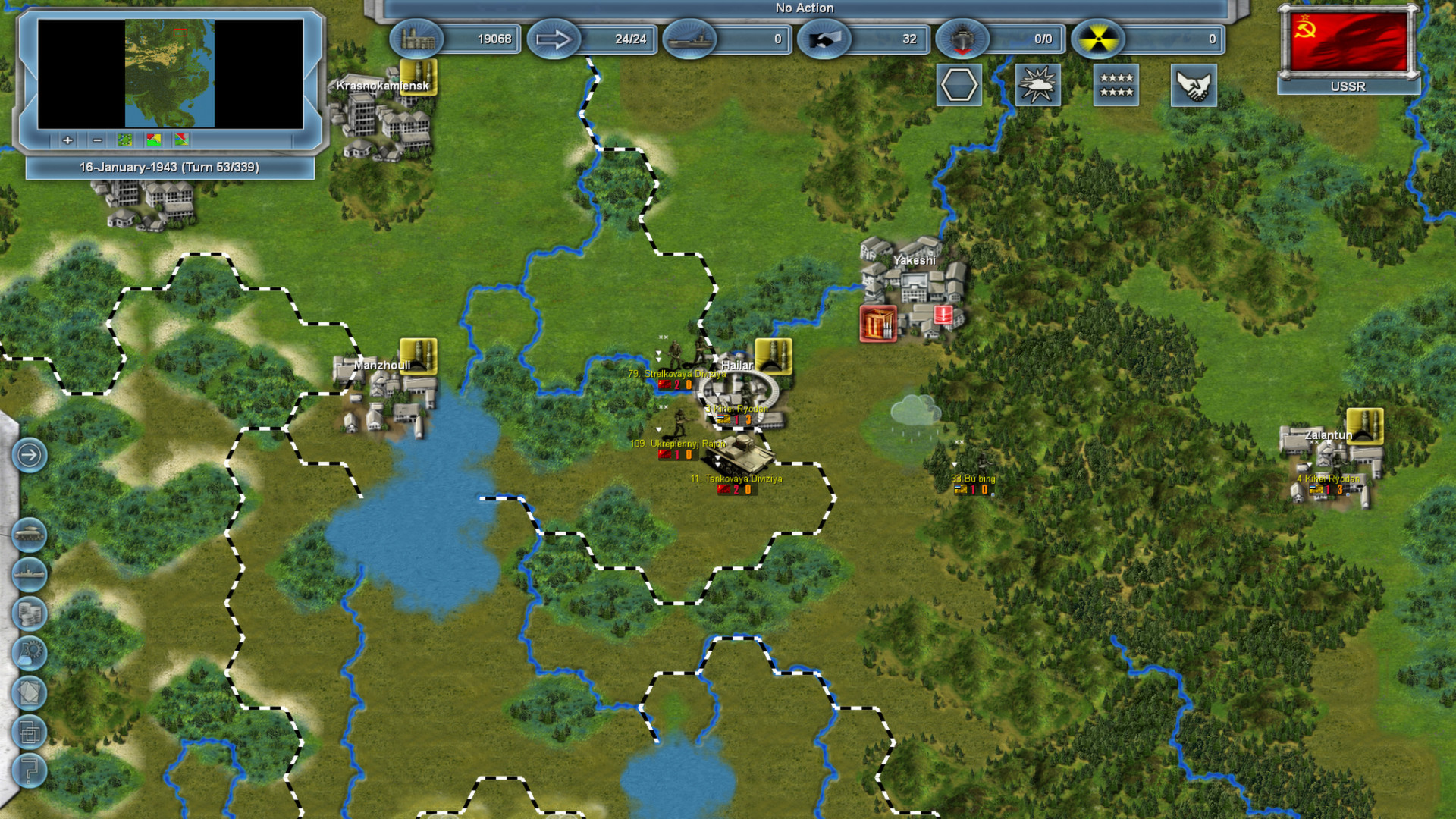The height and width of the screenshot is (819, 1456).
Task: Click the factory production counter icon
Action: coord(417,39)
